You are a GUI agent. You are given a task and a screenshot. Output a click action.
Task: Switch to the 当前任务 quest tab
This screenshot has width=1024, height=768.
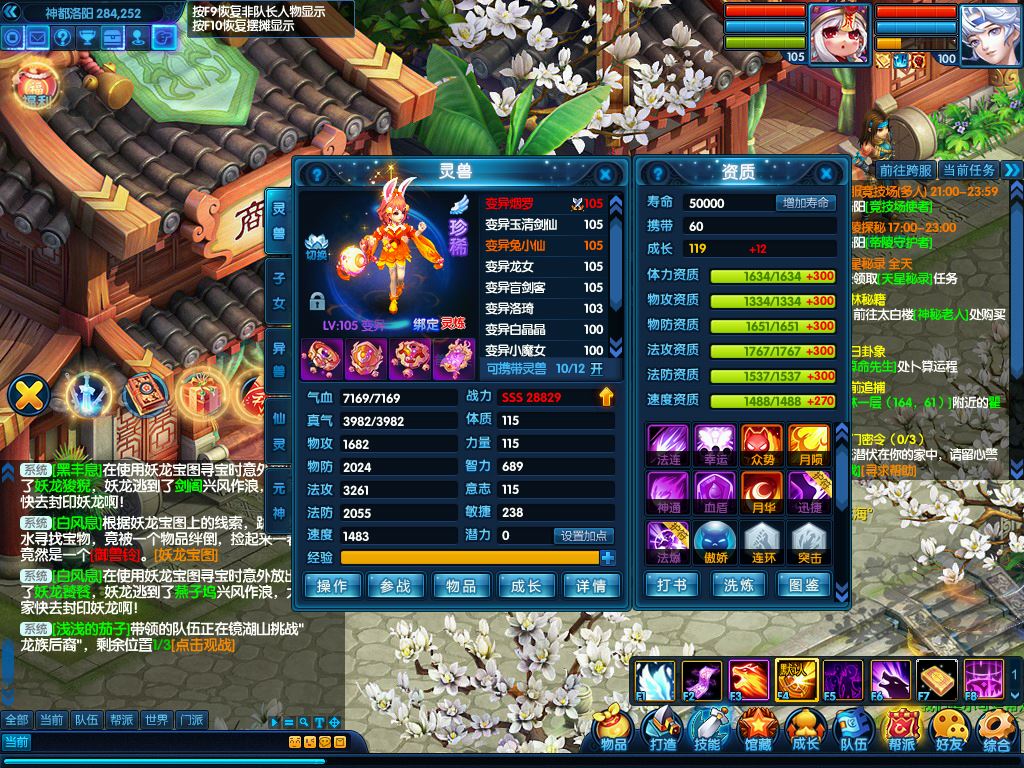[x=968, y=171]
